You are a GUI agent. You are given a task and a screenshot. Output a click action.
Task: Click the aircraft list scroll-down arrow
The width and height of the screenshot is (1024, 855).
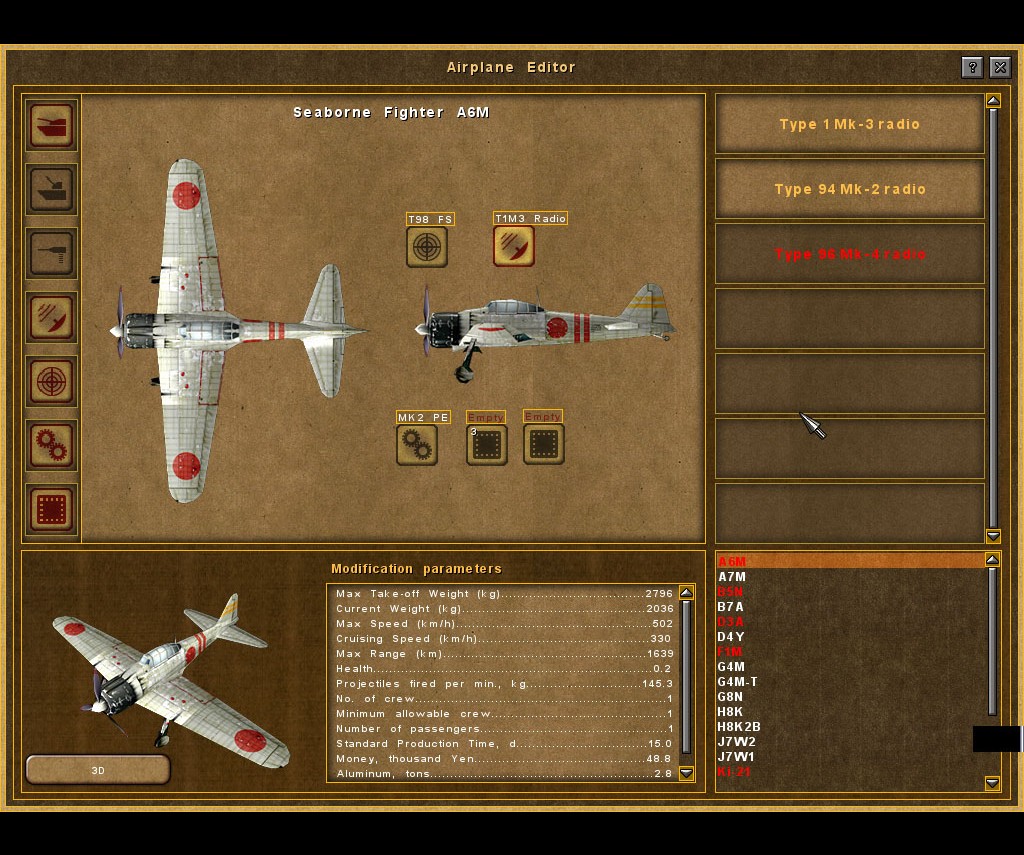(992, 783)
